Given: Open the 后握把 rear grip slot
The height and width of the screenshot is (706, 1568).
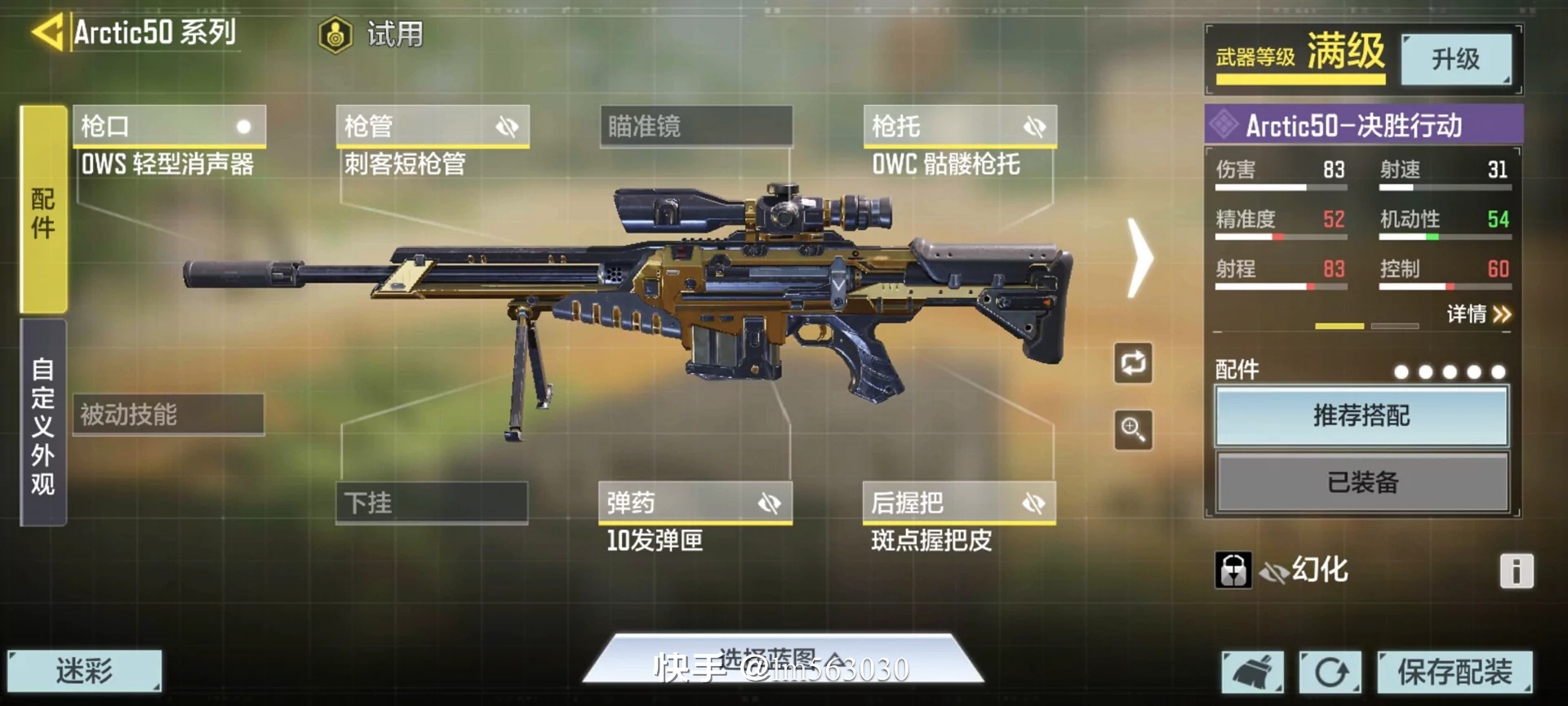Looking at the screenshot, I should pyautogui.click(x=959, y=503).
